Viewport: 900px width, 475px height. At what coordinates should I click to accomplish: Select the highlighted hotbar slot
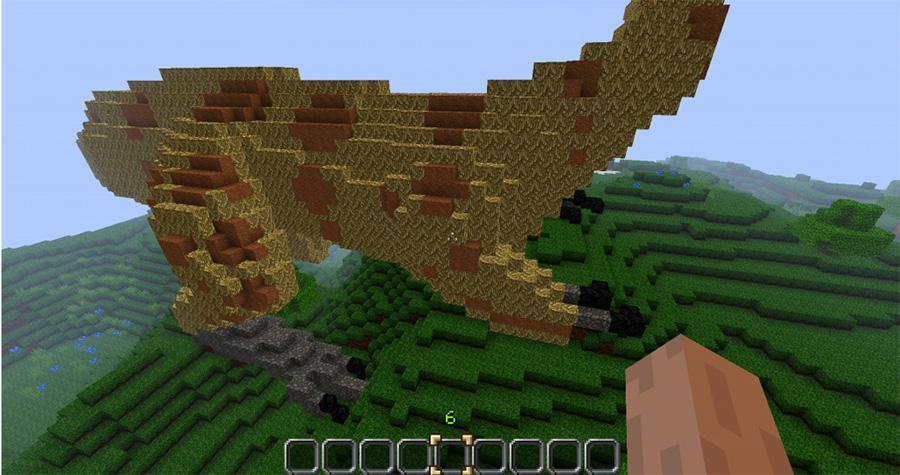pyautogui.click(x=452, y=455)
